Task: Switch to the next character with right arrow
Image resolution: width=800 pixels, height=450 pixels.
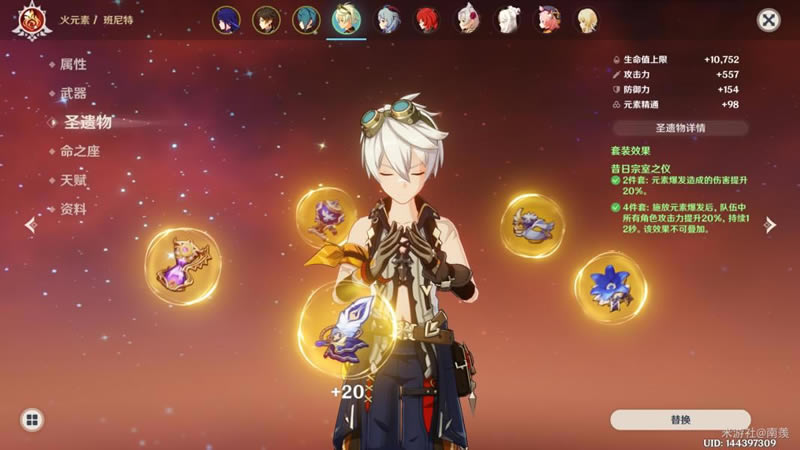Action: click(770, 225)
